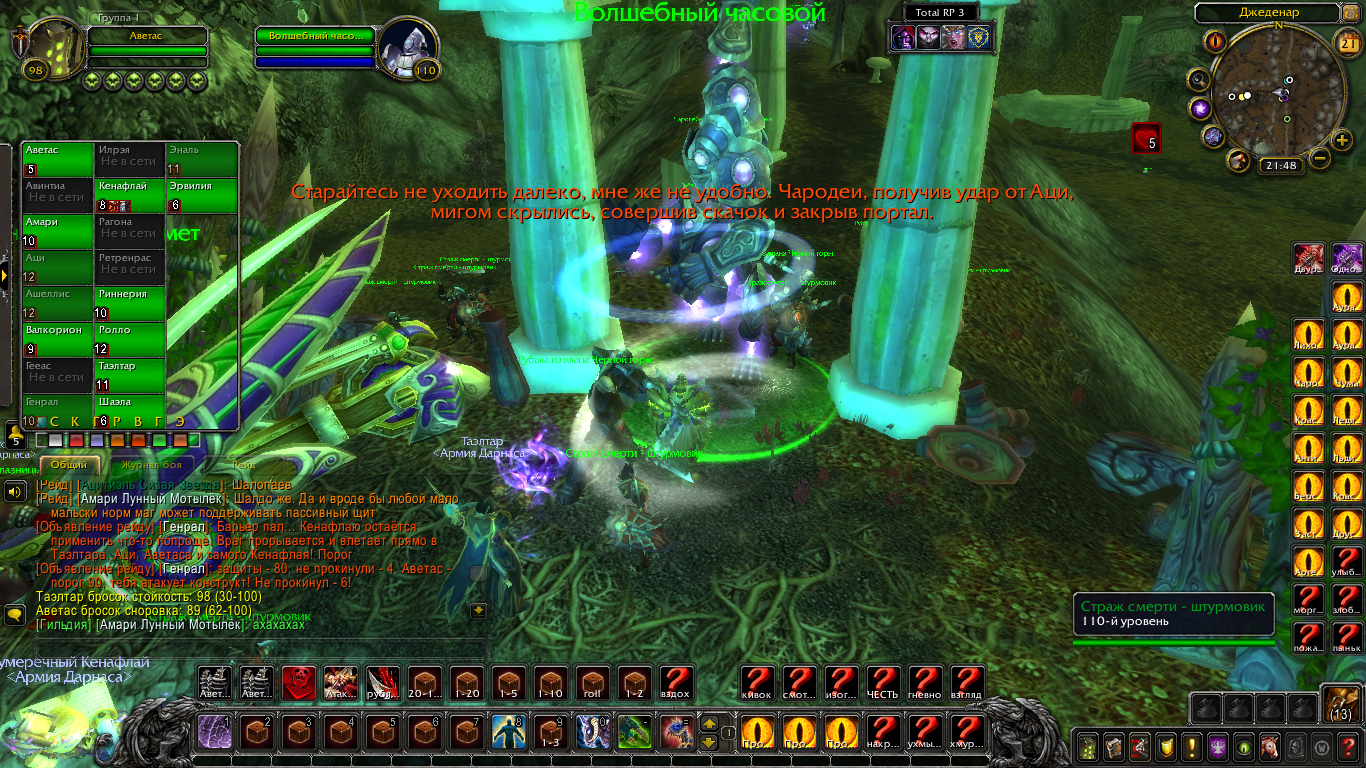Screen dimensions: 1366x768
Task: Switch to the Общий chat tab
Action: [x=69, y=465]
